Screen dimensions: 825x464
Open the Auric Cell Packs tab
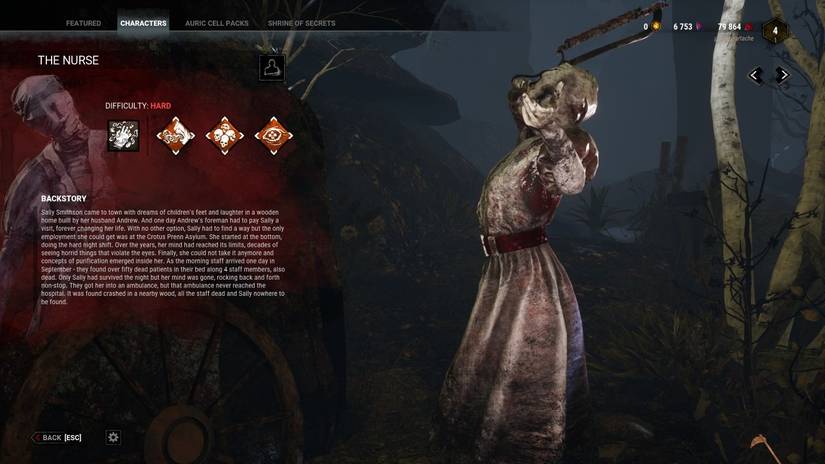pyautogui.click(x=217, y=23)
